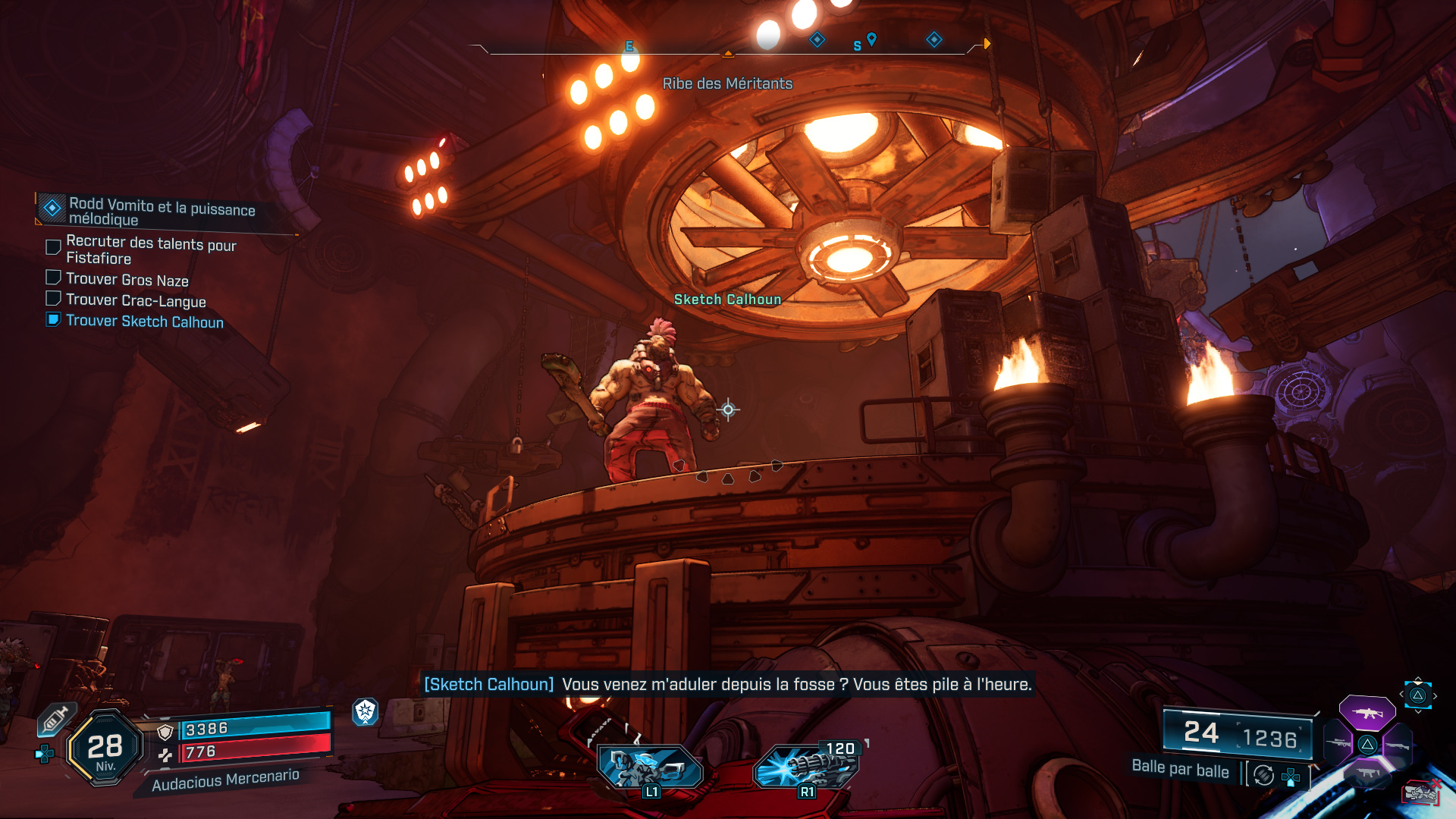Click the right chevron beside the weapon swap widget
This screenshot has height=819, width=1456.
(x=1435, y=695)
